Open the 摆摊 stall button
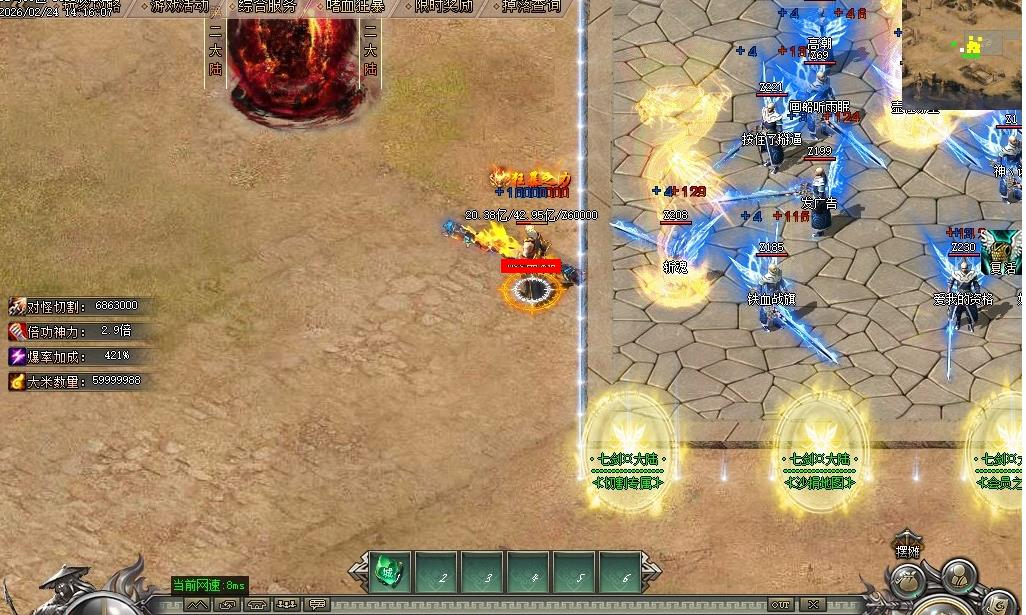 (x=907, y=546)
